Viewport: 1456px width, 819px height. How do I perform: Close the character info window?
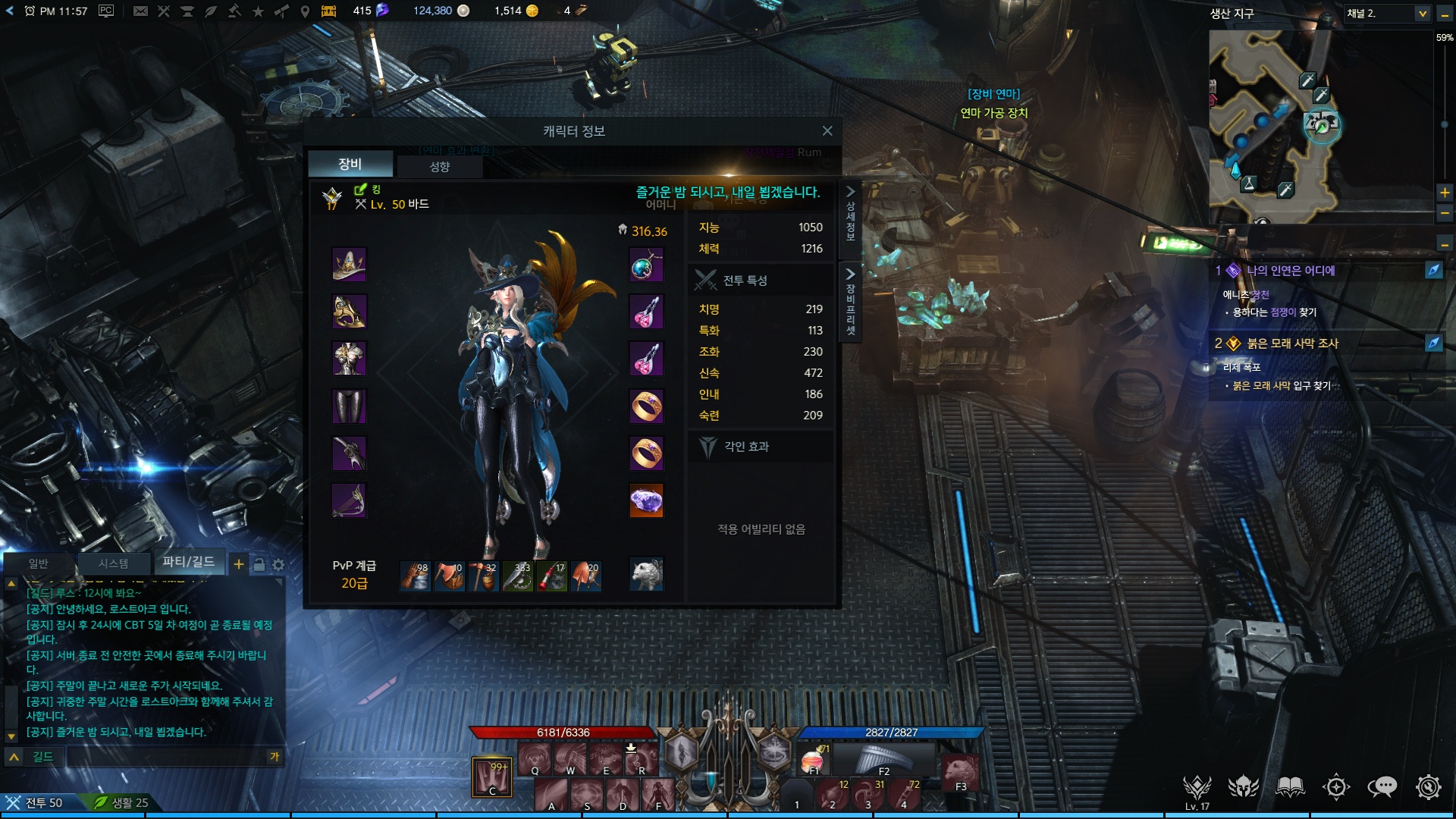point(827,131)
